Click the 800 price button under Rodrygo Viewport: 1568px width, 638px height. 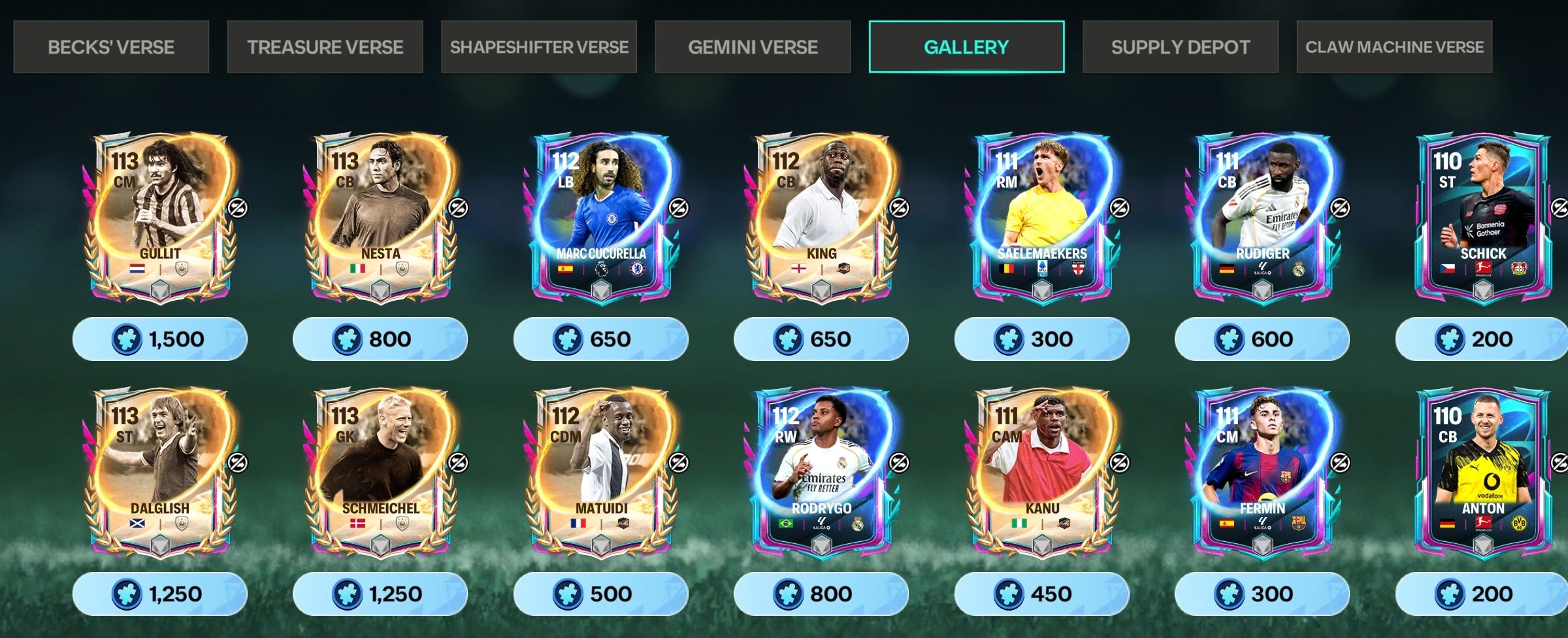[x=821, y=594]
